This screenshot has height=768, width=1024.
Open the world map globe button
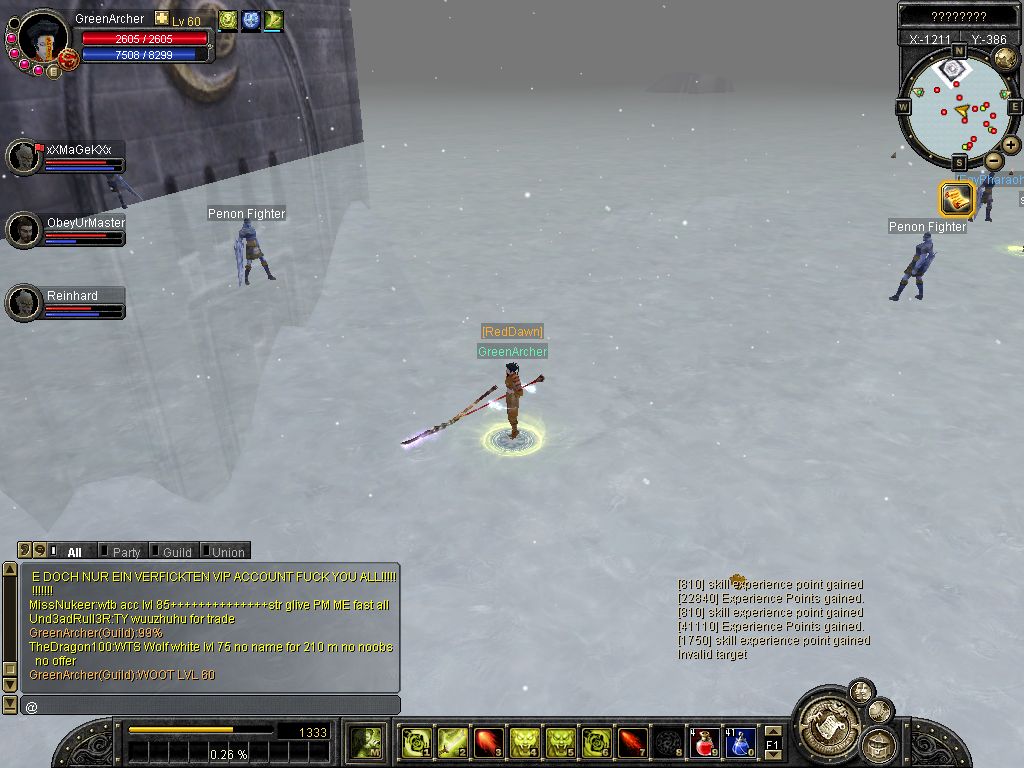[x=1005, y=58]
